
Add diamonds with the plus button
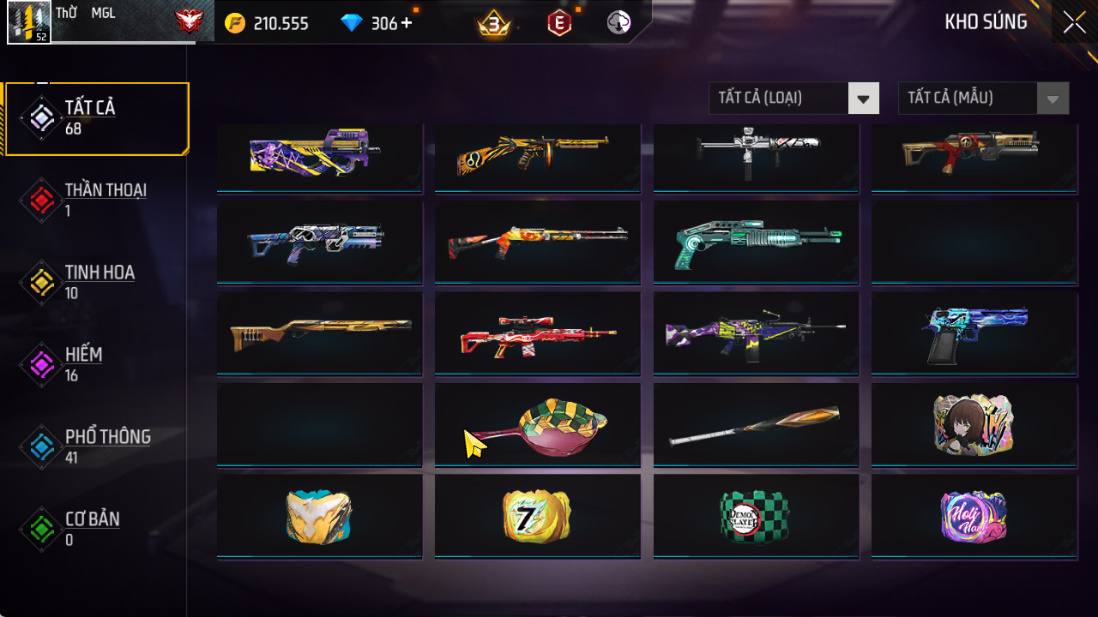pos(407,22)
